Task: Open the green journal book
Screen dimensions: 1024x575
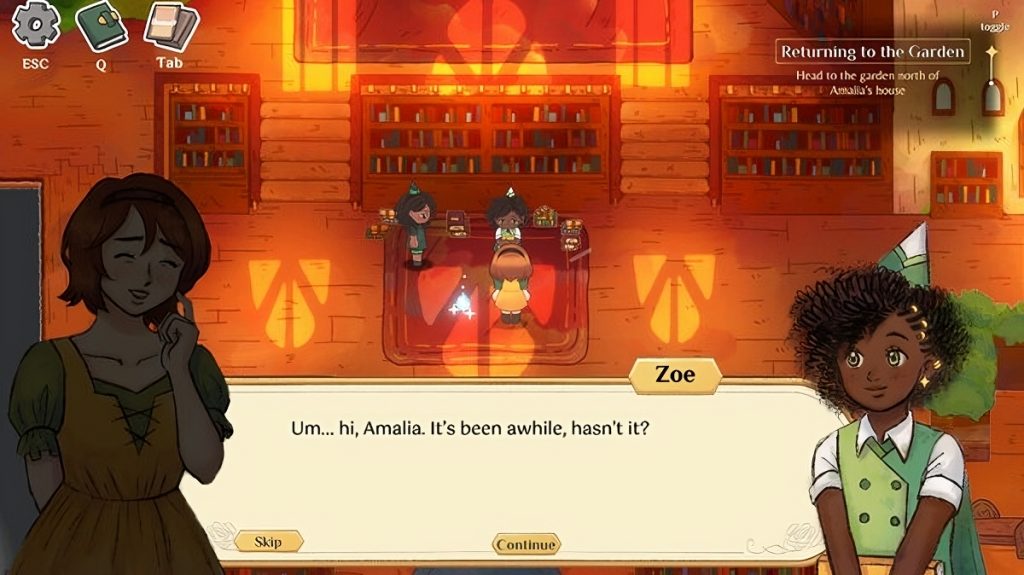Action: (101, 26)
